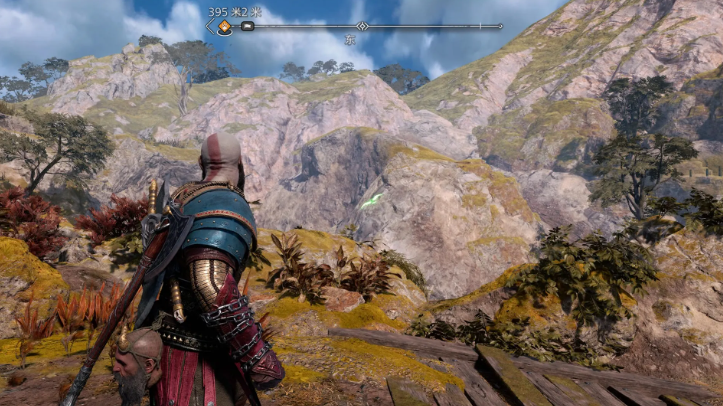
Task: Click the orange quest marker on the compass
Action: 225,27
